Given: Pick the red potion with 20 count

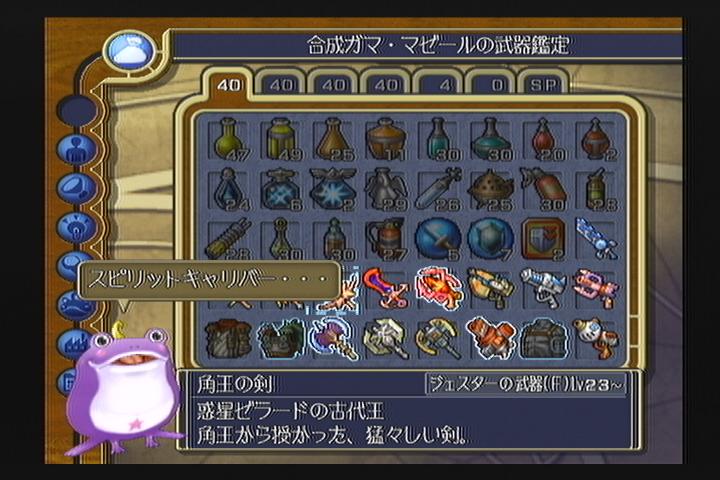Looking at the screenshot, I should [542, 139].
